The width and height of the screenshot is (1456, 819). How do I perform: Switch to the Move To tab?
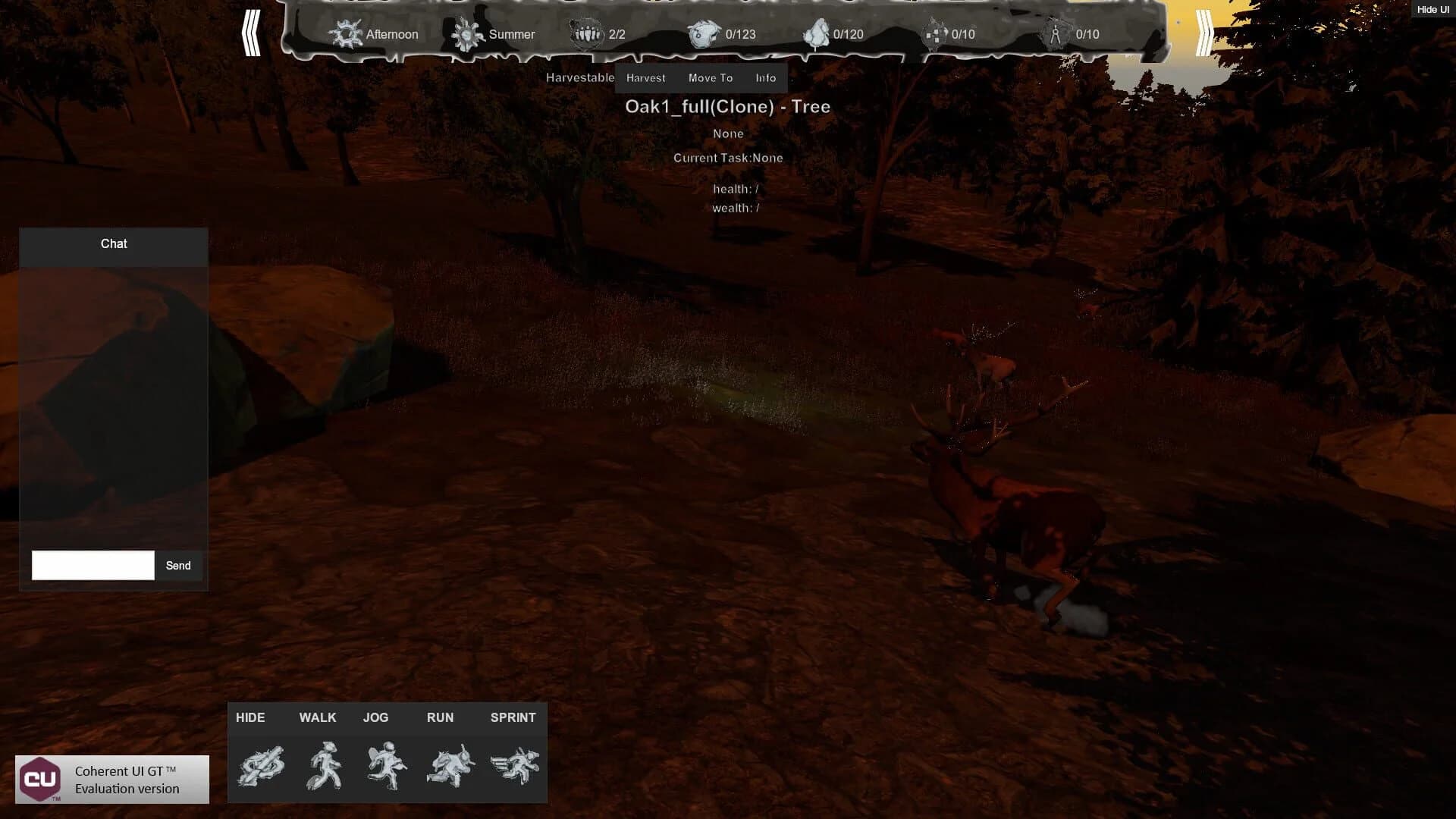pos(710,77)
